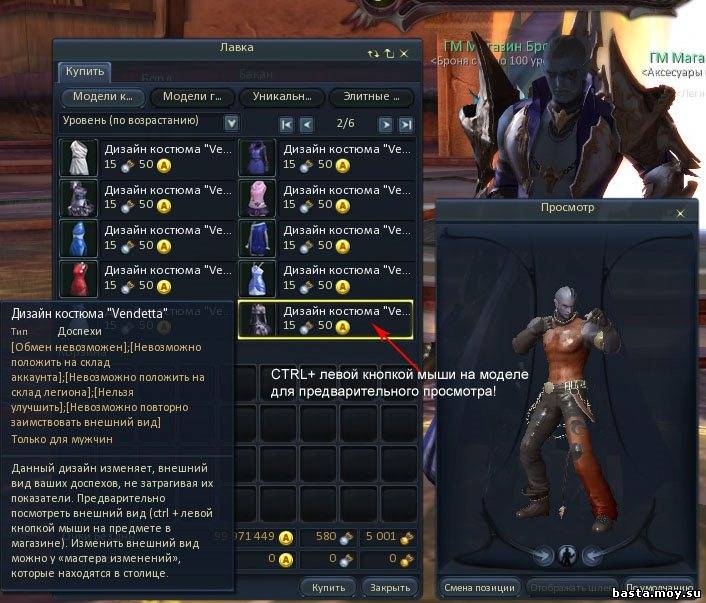
Task: Click the Купить button to purchase
Action: 328,587
